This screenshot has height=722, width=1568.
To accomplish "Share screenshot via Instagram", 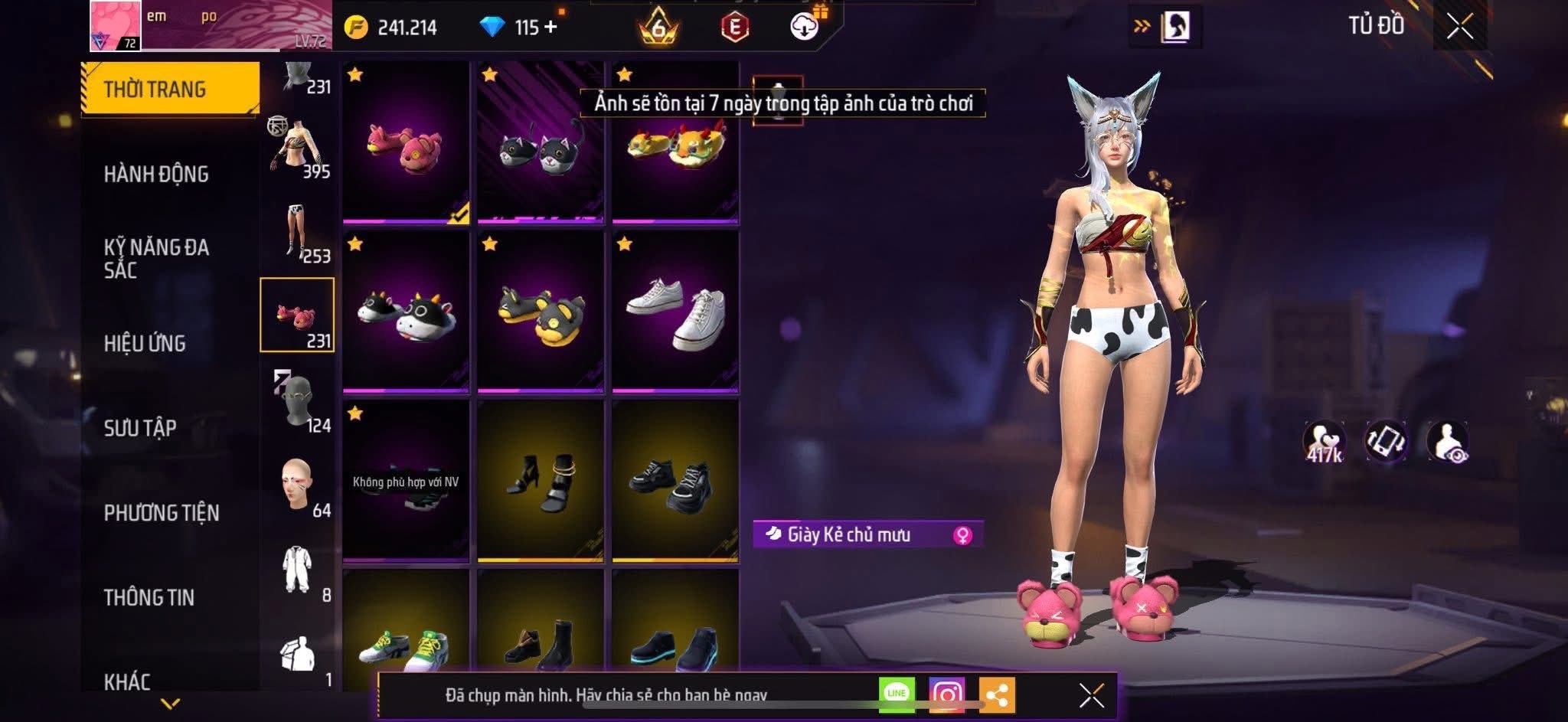I will 946,694.
